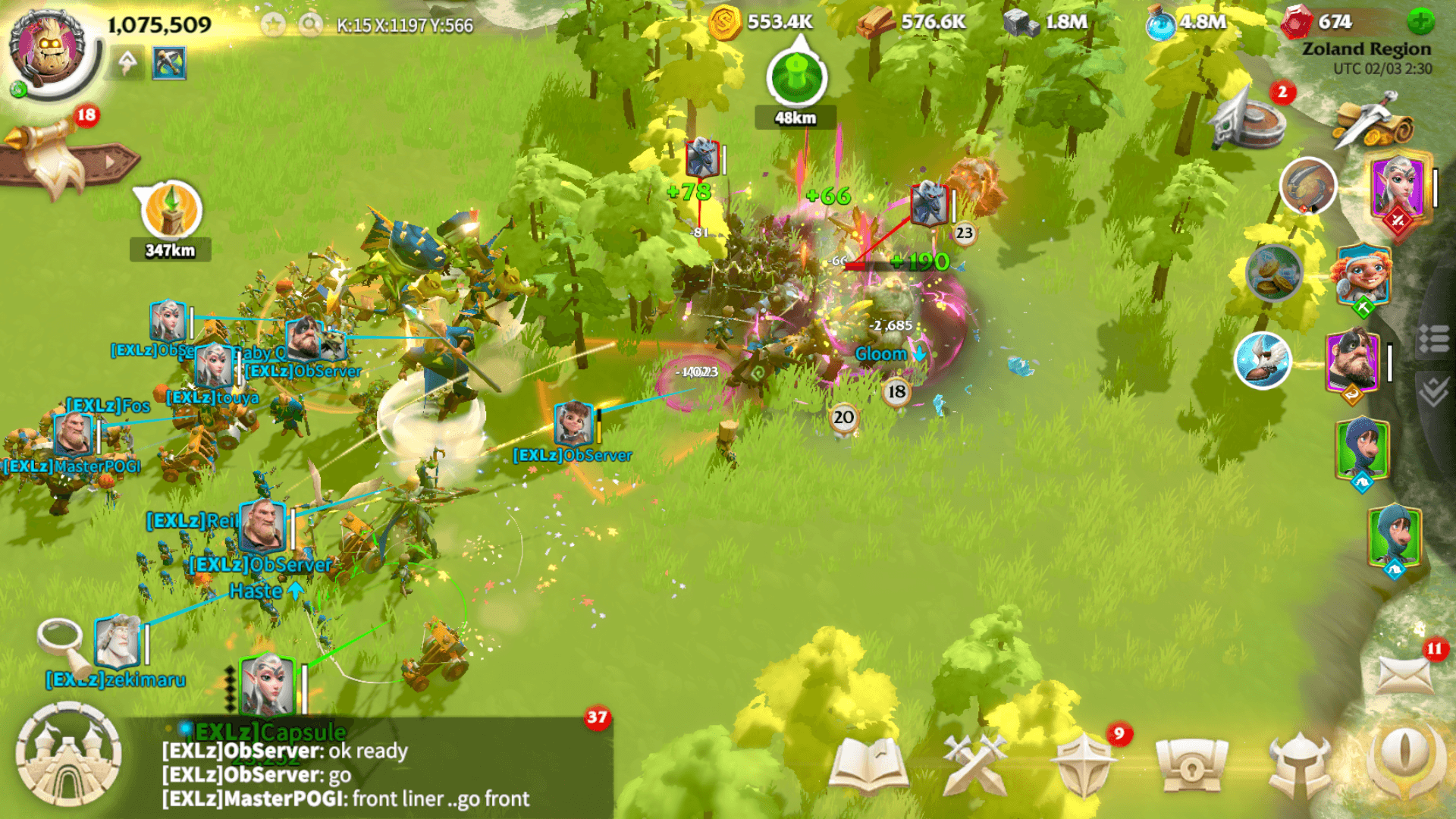
Task: Open the mail envelope
Action: click(x=1405, y=674)
